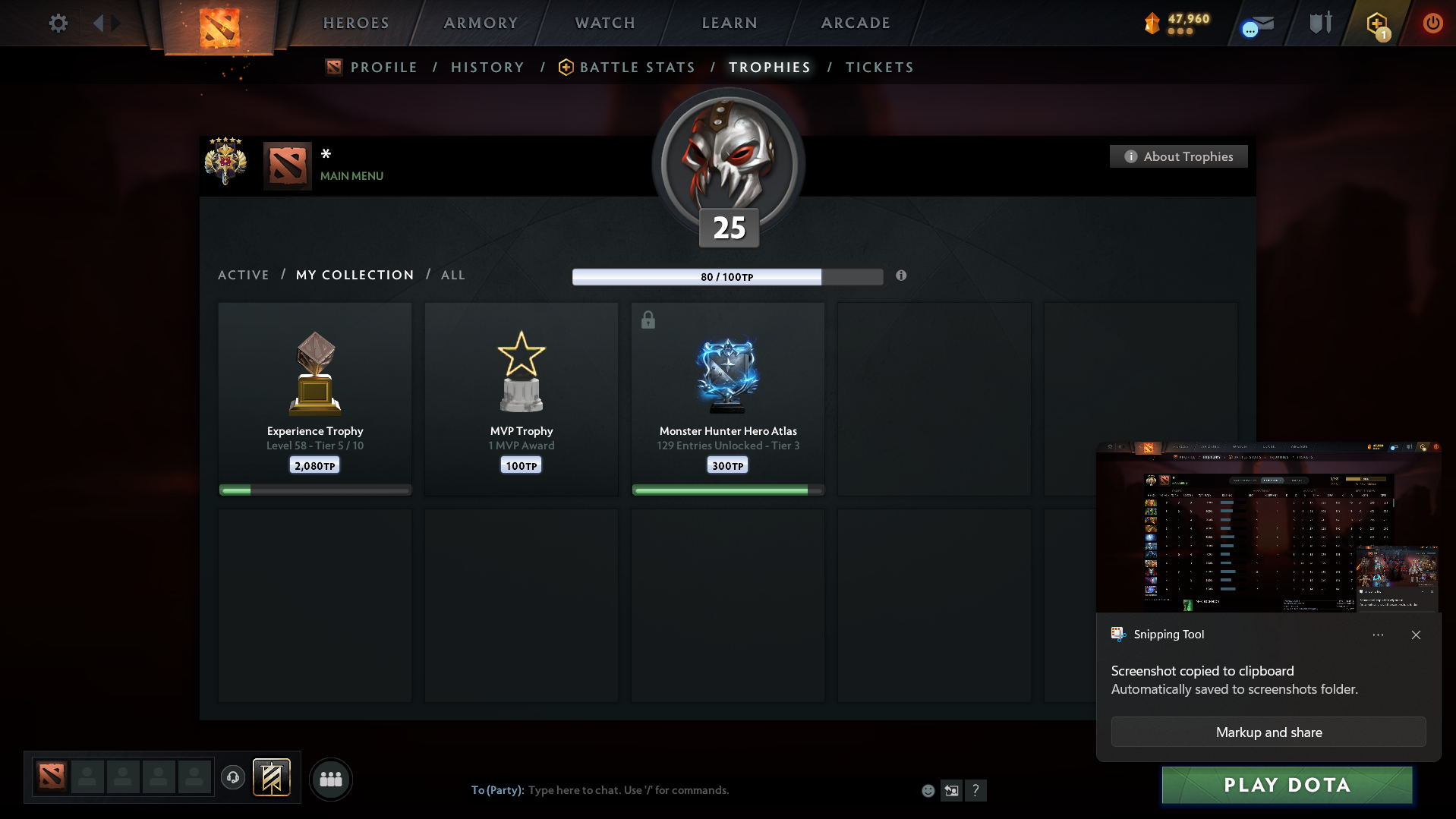This screenshot has width=1456, height=819.
Task: Open the ARCADE menu
Action: tap(855, 23)
